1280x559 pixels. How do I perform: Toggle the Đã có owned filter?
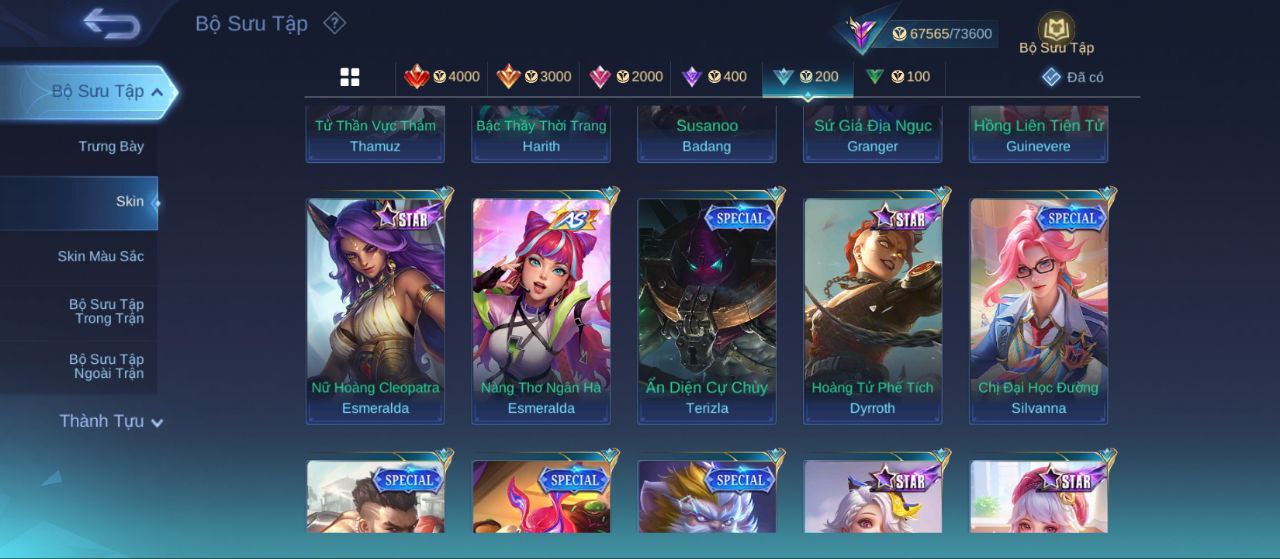[x=1072, y=77]
